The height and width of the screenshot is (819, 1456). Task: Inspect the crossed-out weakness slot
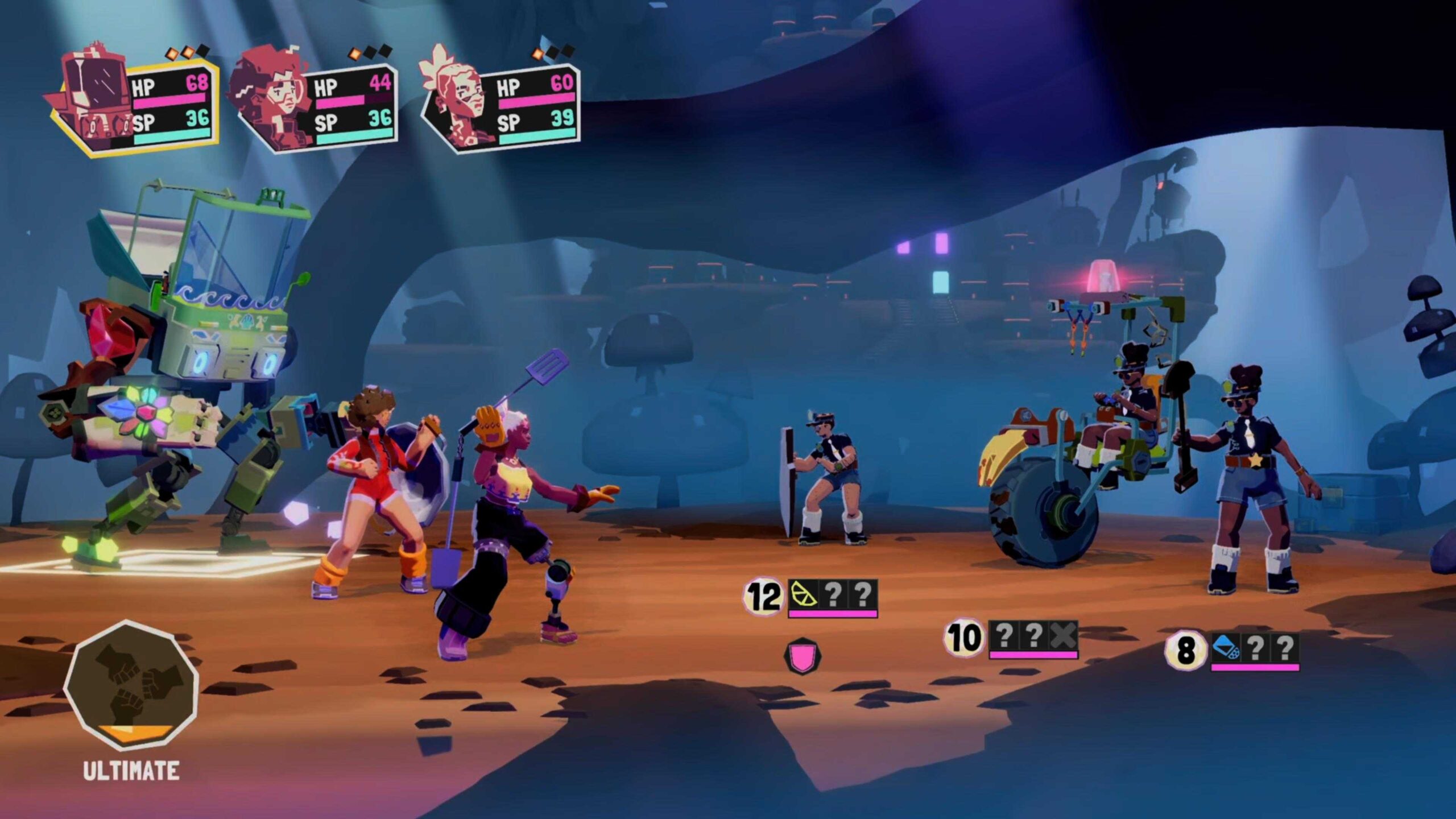(1062, 635)
